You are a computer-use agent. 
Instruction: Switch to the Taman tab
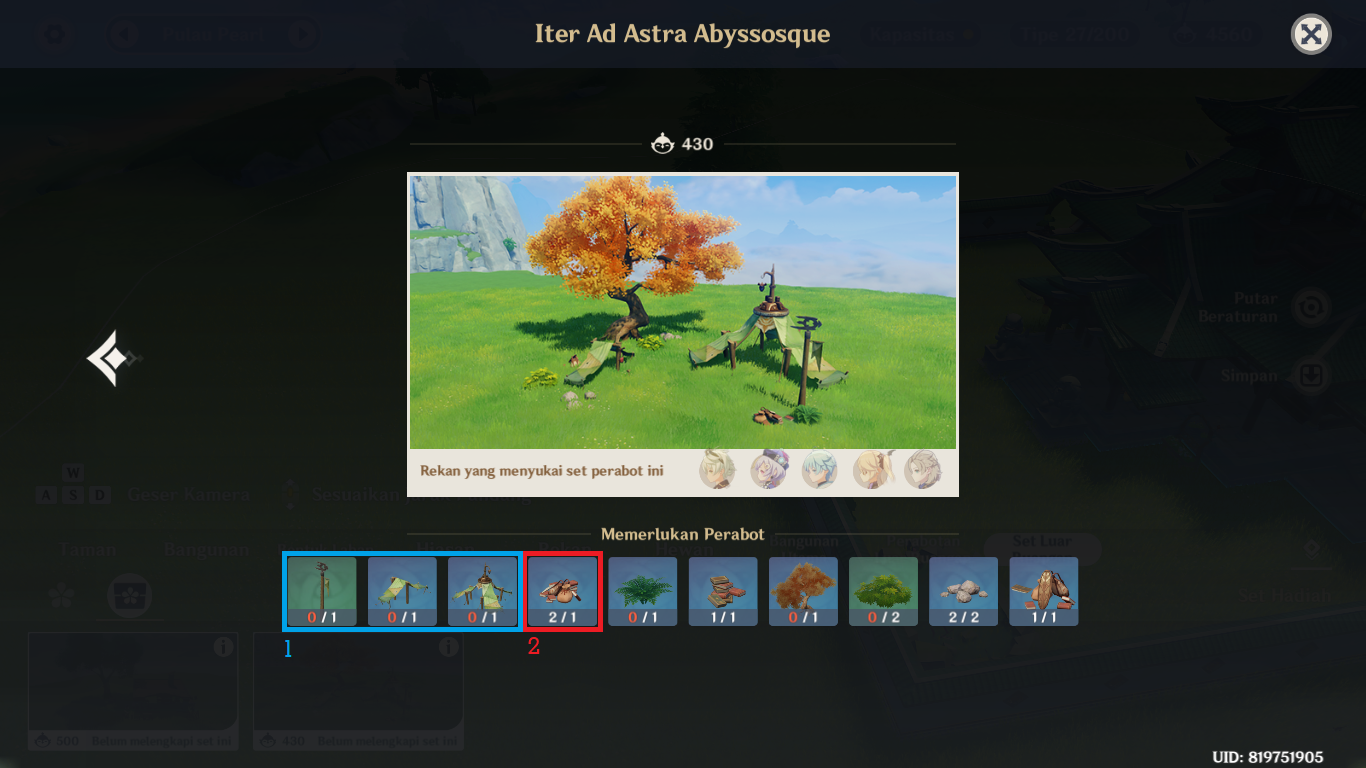(x=89, y=549)
